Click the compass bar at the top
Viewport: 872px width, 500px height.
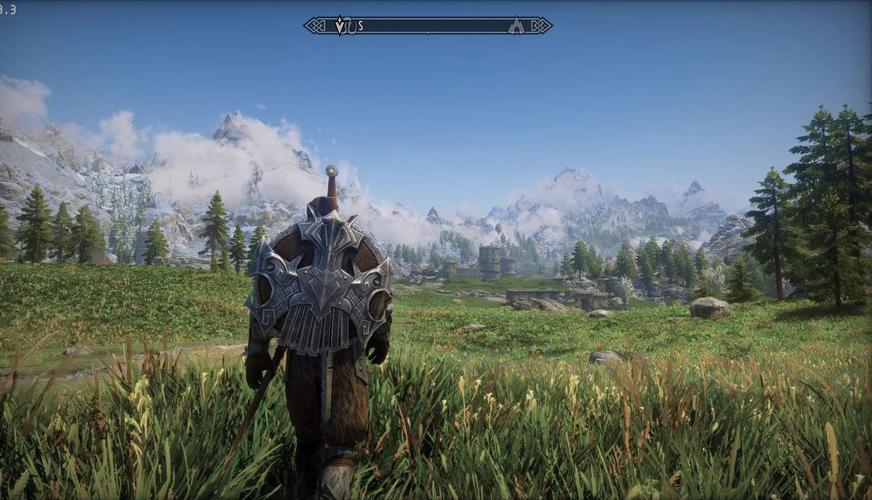tap(428, 25)
